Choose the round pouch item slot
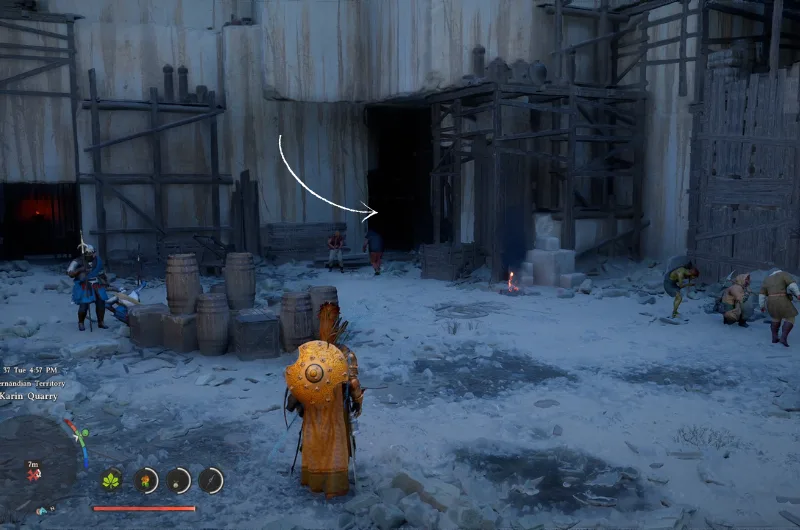Screen dimensions: 800x530 coord(178,481)
